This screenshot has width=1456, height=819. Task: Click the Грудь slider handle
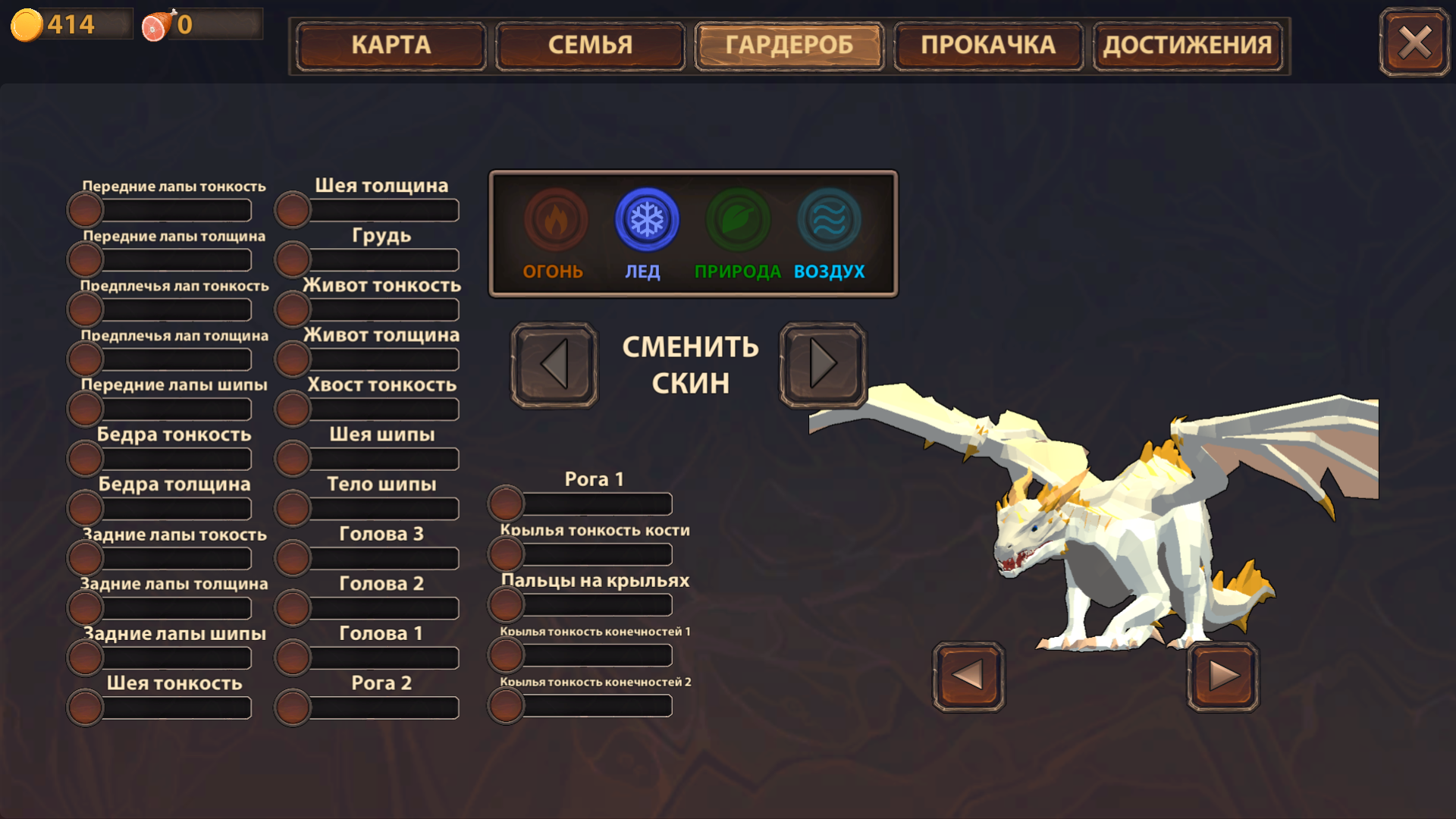point(292,259)
